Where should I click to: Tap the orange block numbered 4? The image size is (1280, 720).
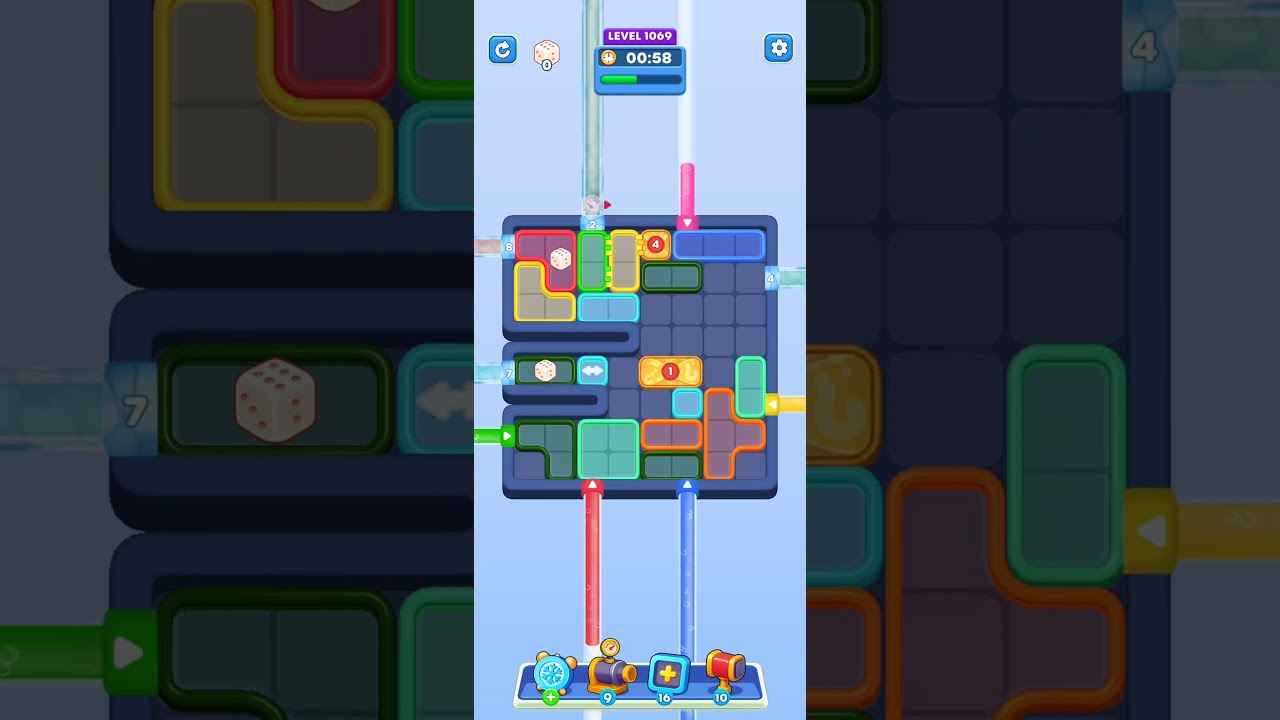[x=655, y=244]
